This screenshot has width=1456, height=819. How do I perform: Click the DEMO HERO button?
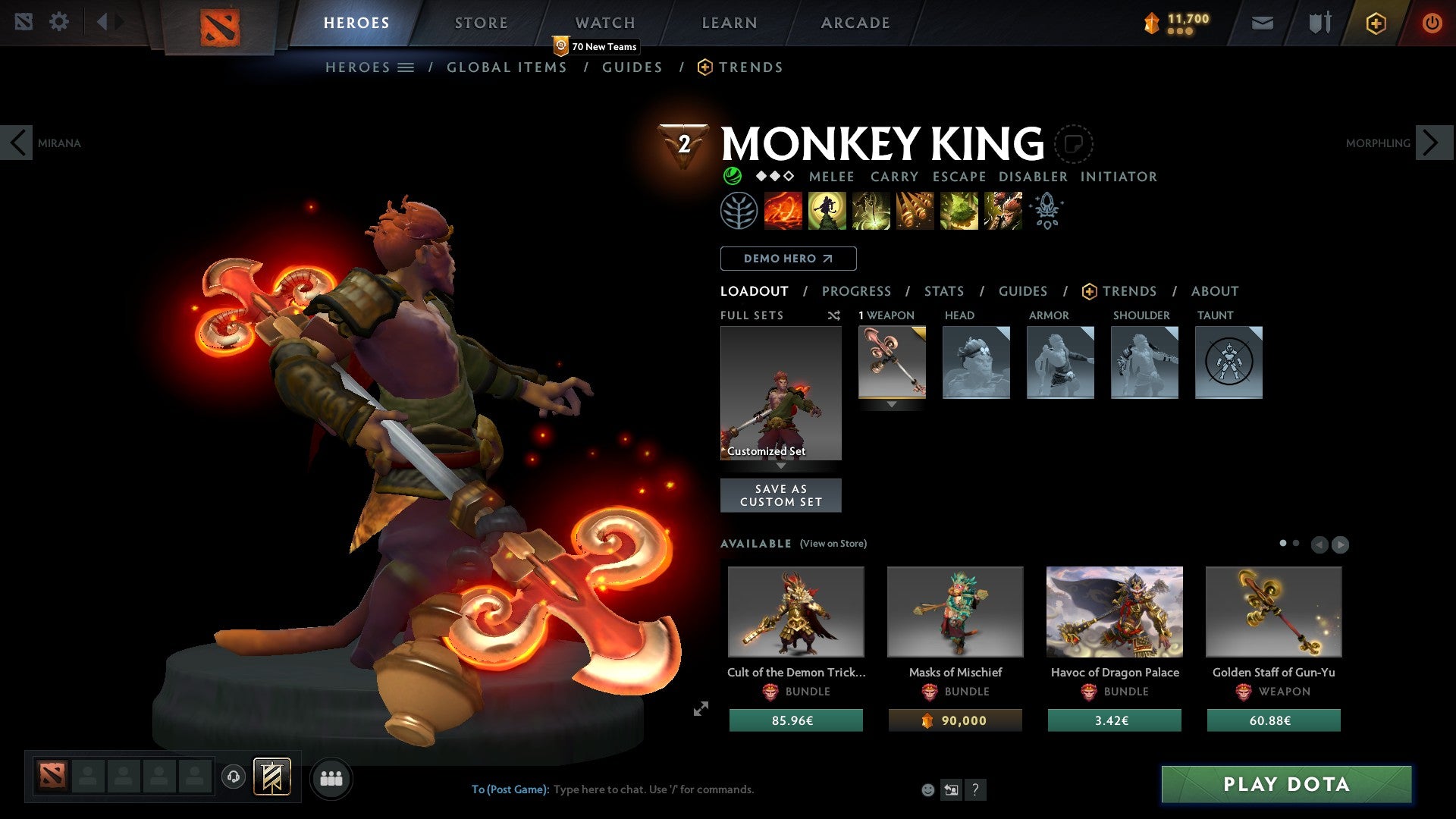pyautogui.click(x=787, y=258)
